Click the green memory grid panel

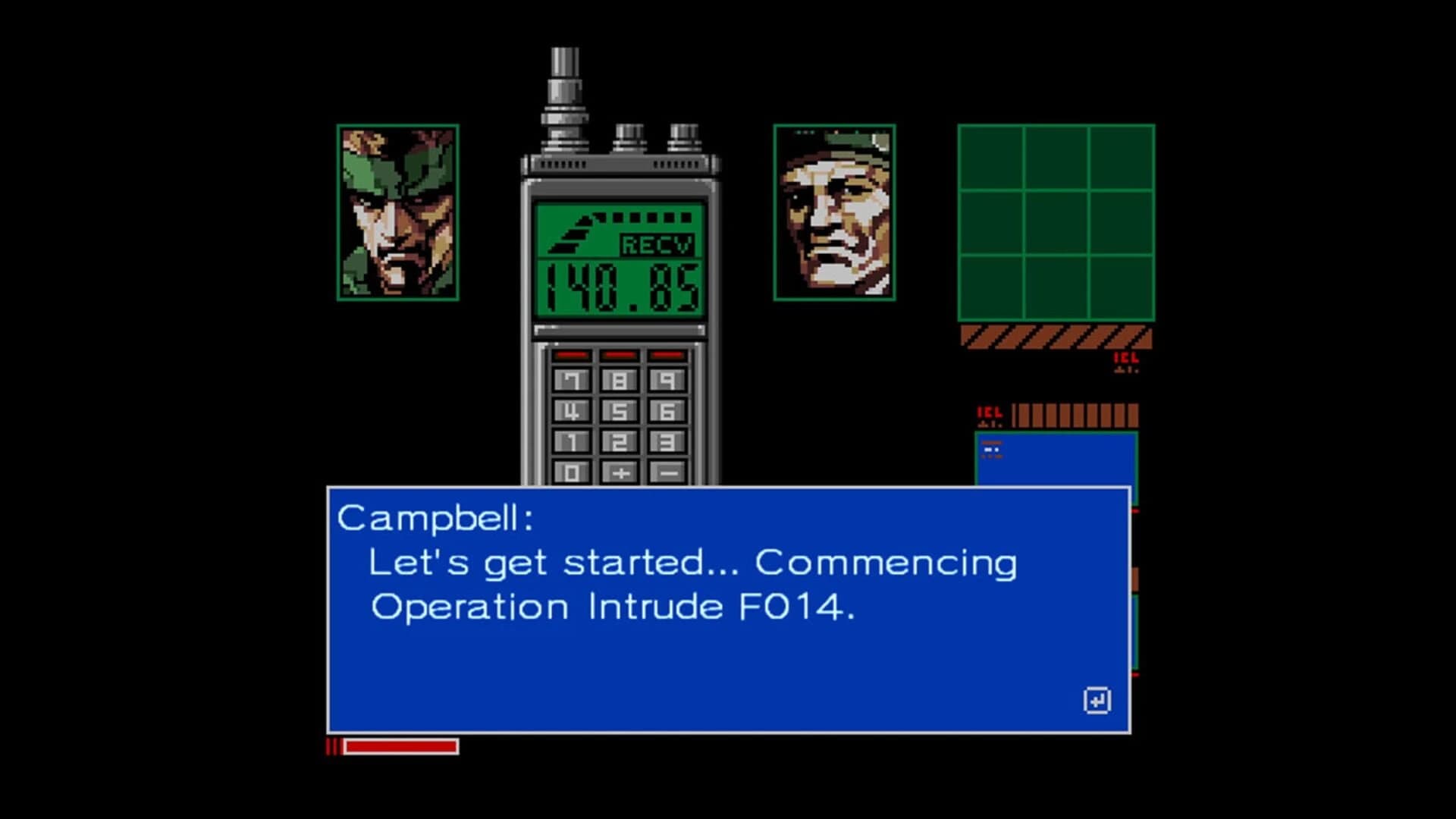1056,224
